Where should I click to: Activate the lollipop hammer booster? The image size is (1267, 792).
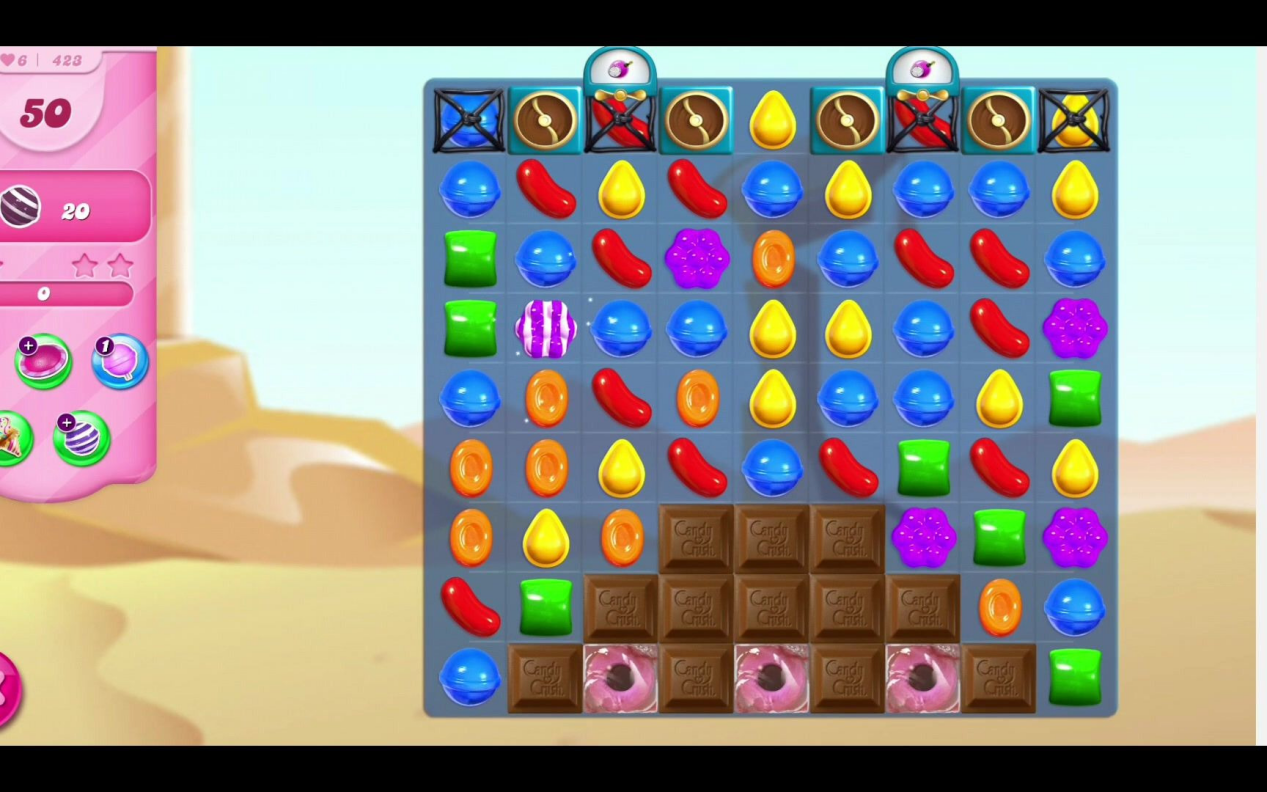point(120,362)
